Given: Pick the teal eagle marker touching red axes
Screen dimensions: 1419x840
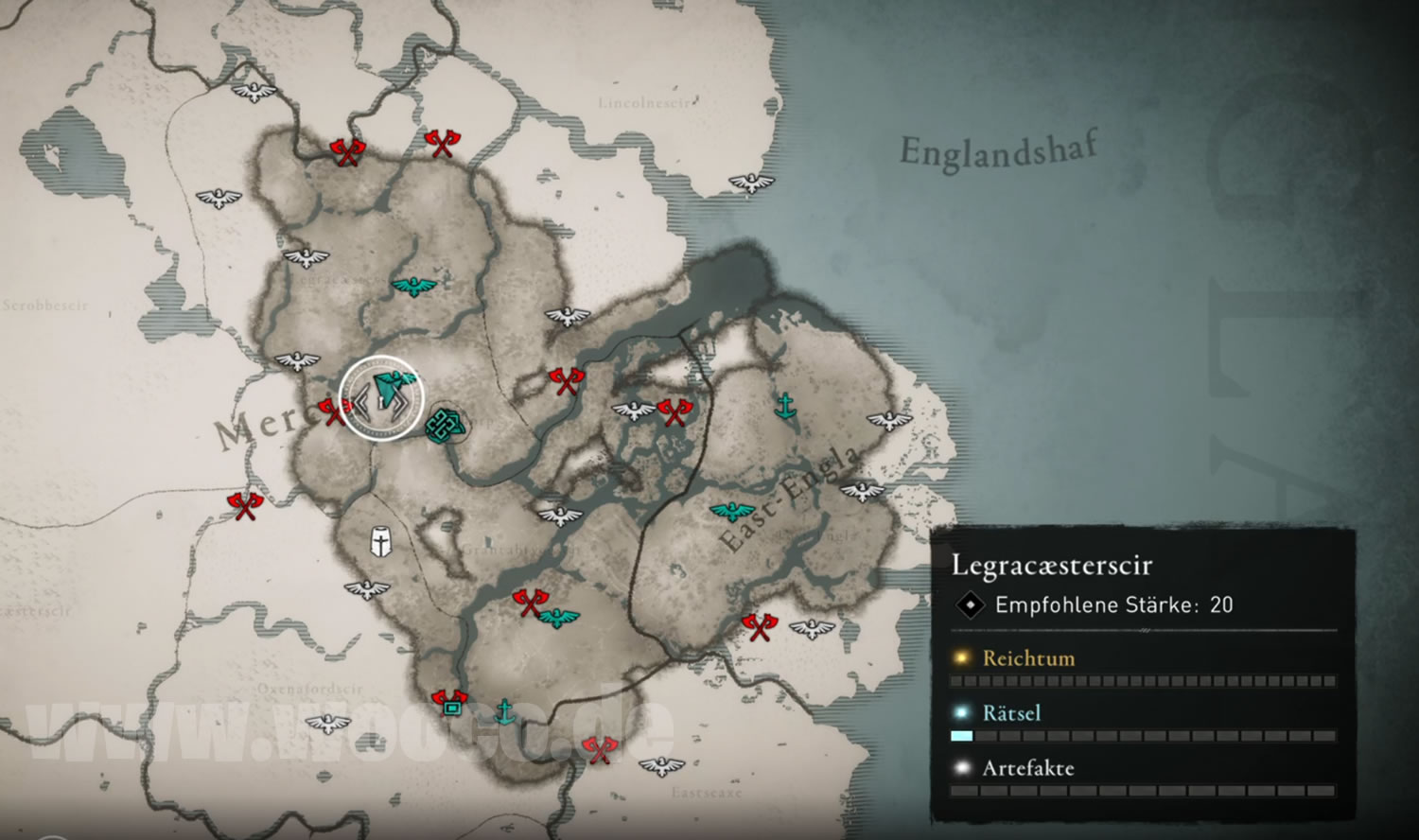Looking at the screenshot, I should [x=559, y=618].
